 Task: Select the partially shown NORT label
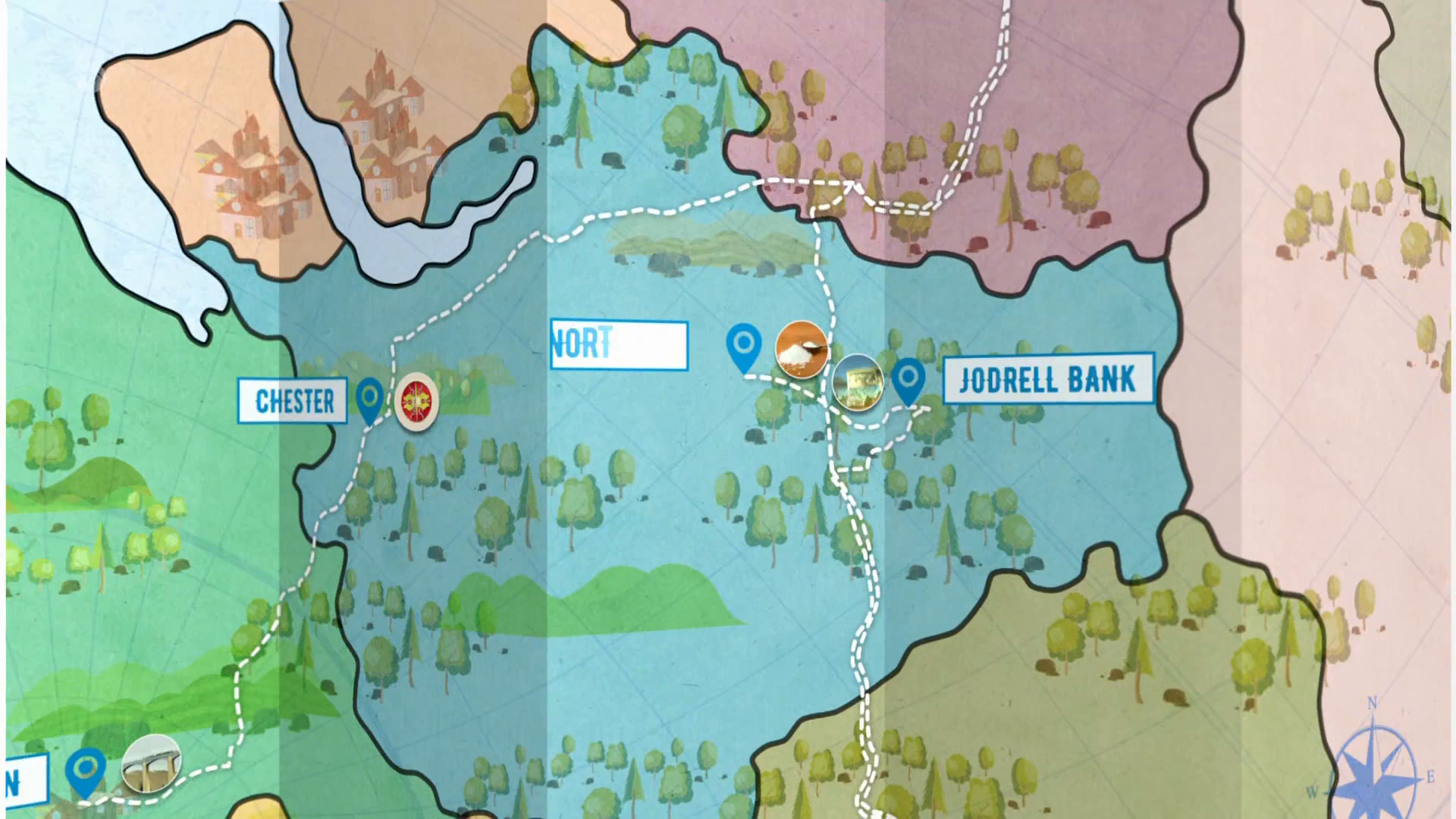(x=619, y=345)
